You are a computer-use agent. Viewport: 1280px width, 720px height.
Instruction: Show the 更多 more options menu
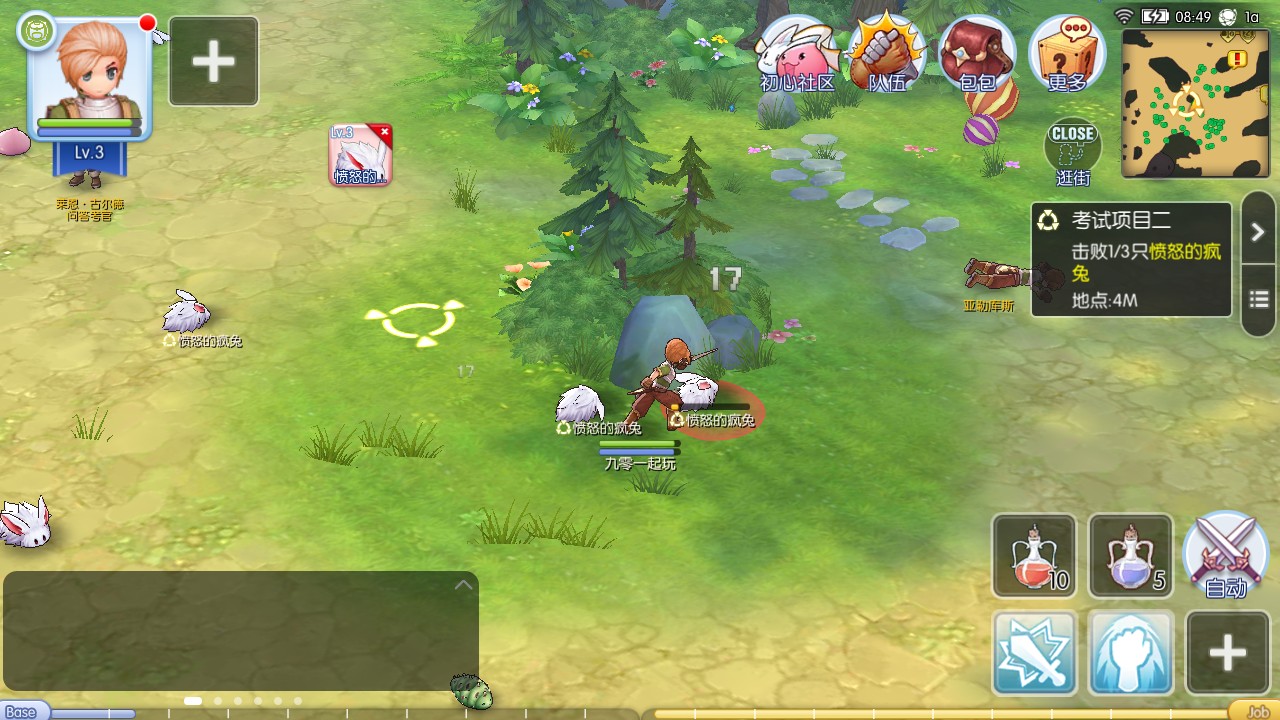pos(1067,55)
